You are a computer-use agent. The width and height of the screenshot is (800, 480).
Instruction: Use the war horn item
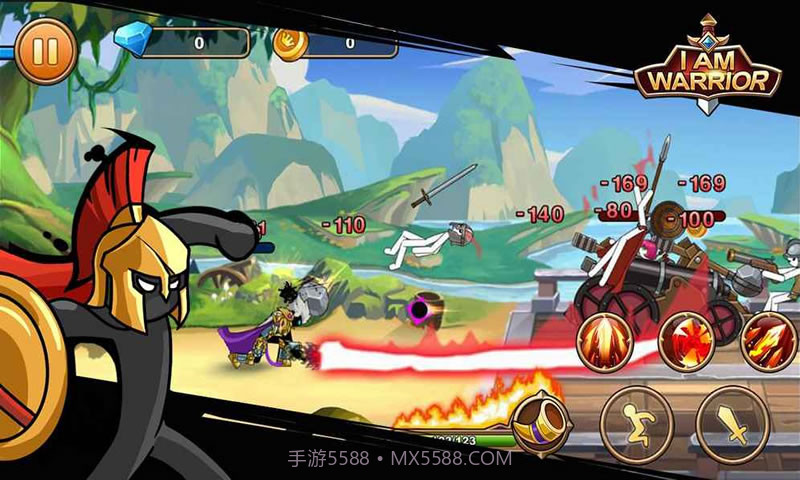[x=541, y=418]
